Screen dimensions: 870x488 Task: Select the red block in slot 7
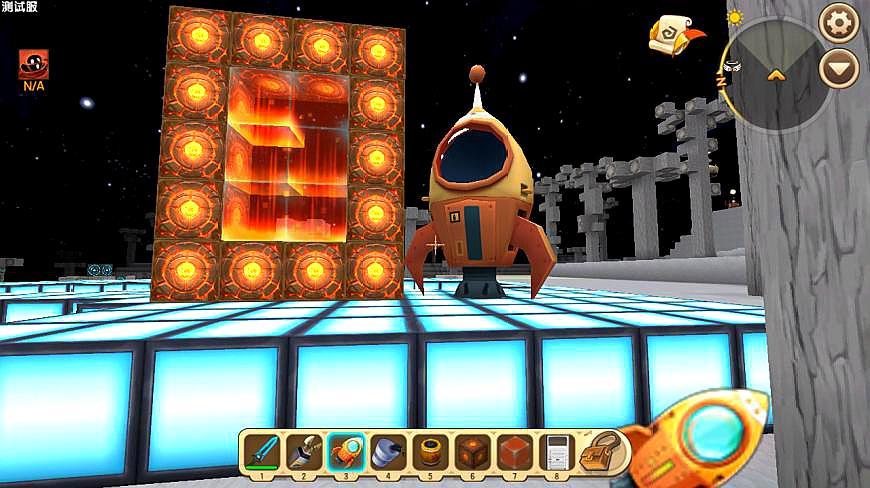513,451
